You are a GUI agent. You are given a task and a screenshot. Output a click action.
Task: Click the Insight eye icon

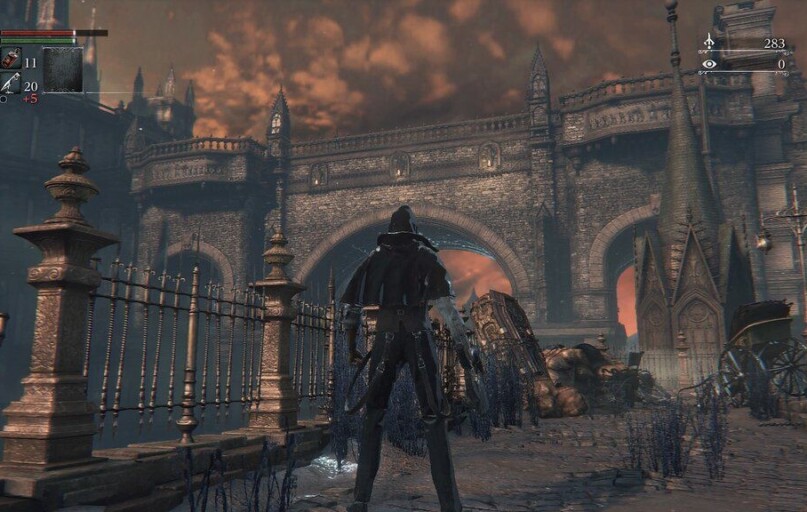pos(709,64)
